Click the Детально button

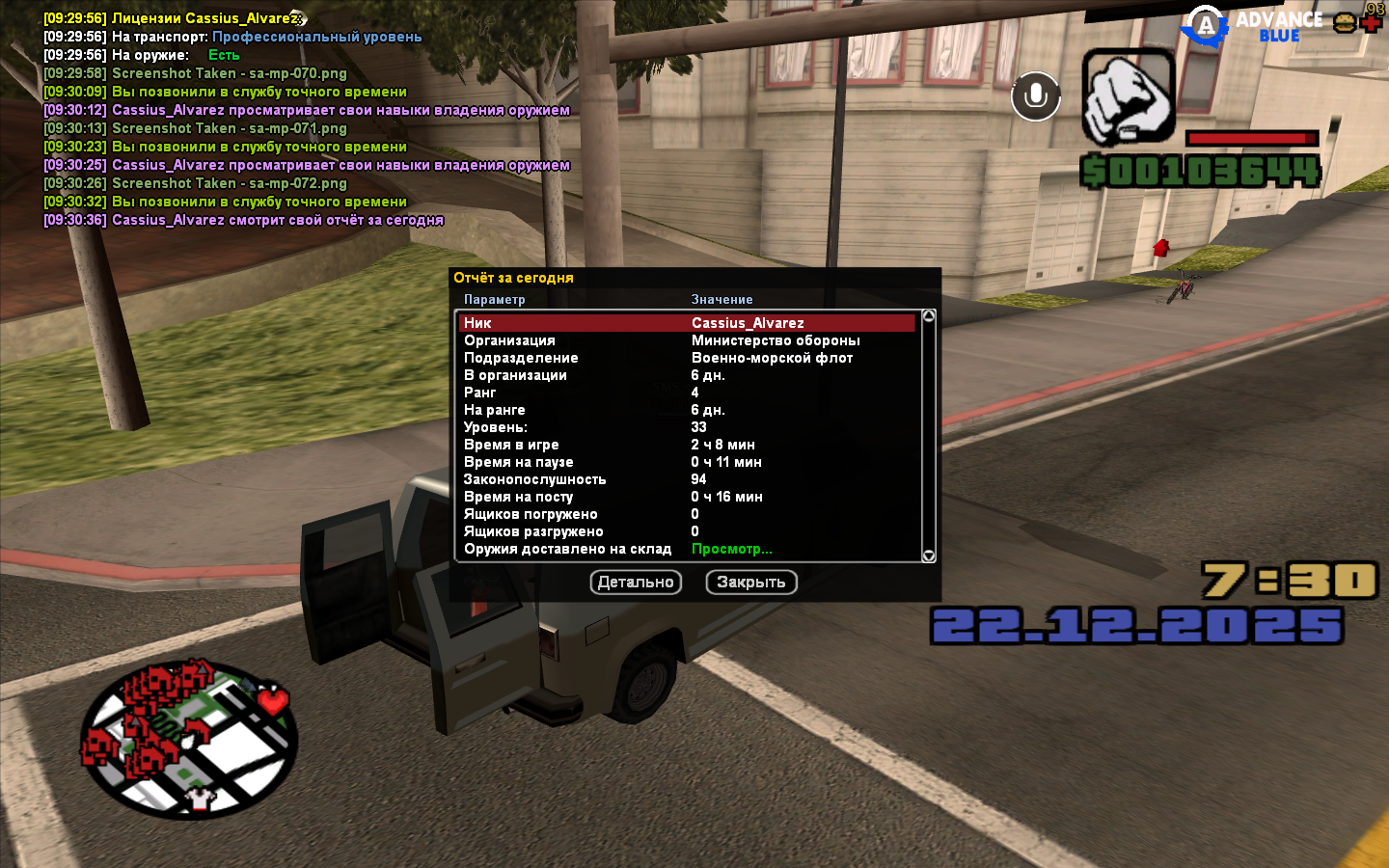(x=636, y=583)
